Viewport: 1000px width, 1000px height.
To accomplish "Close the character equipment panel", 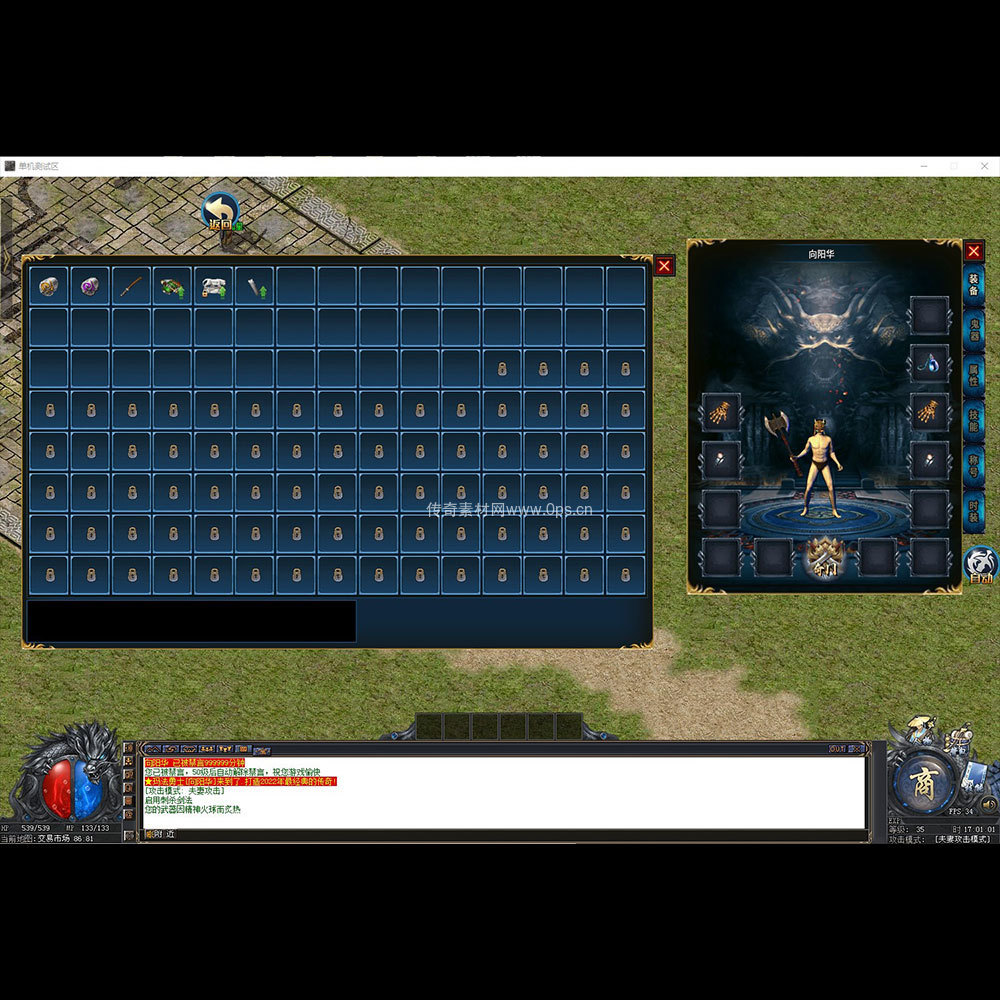I will (973, 251).
